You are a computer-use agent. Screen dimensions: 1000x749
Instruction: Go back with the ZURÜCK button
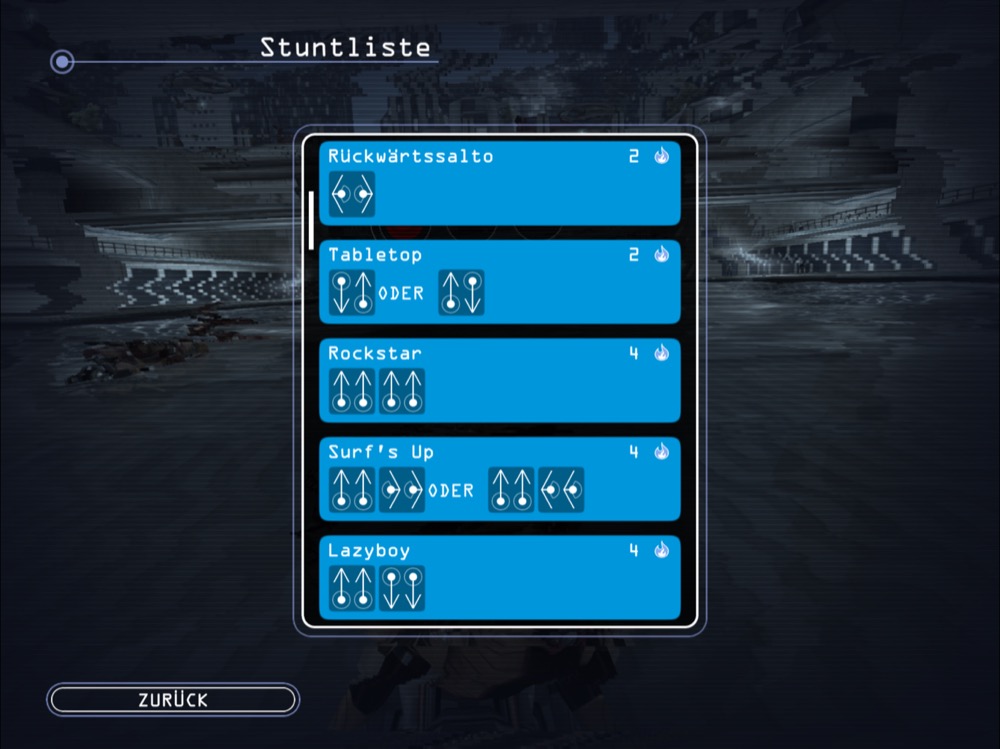(173, 700)
